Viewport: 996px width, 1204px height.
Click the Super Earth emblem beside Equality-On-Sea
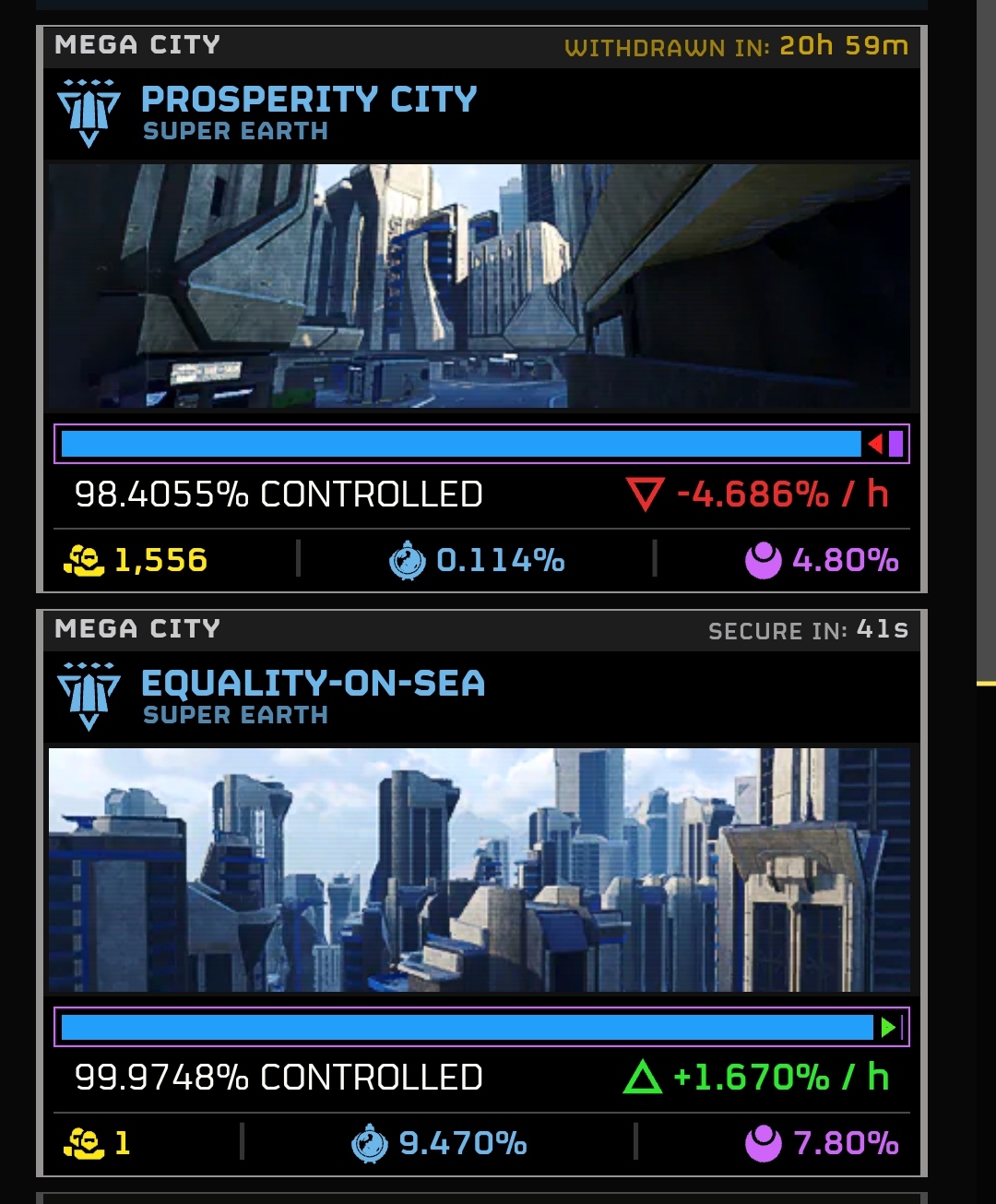click(x=89, y=697)
